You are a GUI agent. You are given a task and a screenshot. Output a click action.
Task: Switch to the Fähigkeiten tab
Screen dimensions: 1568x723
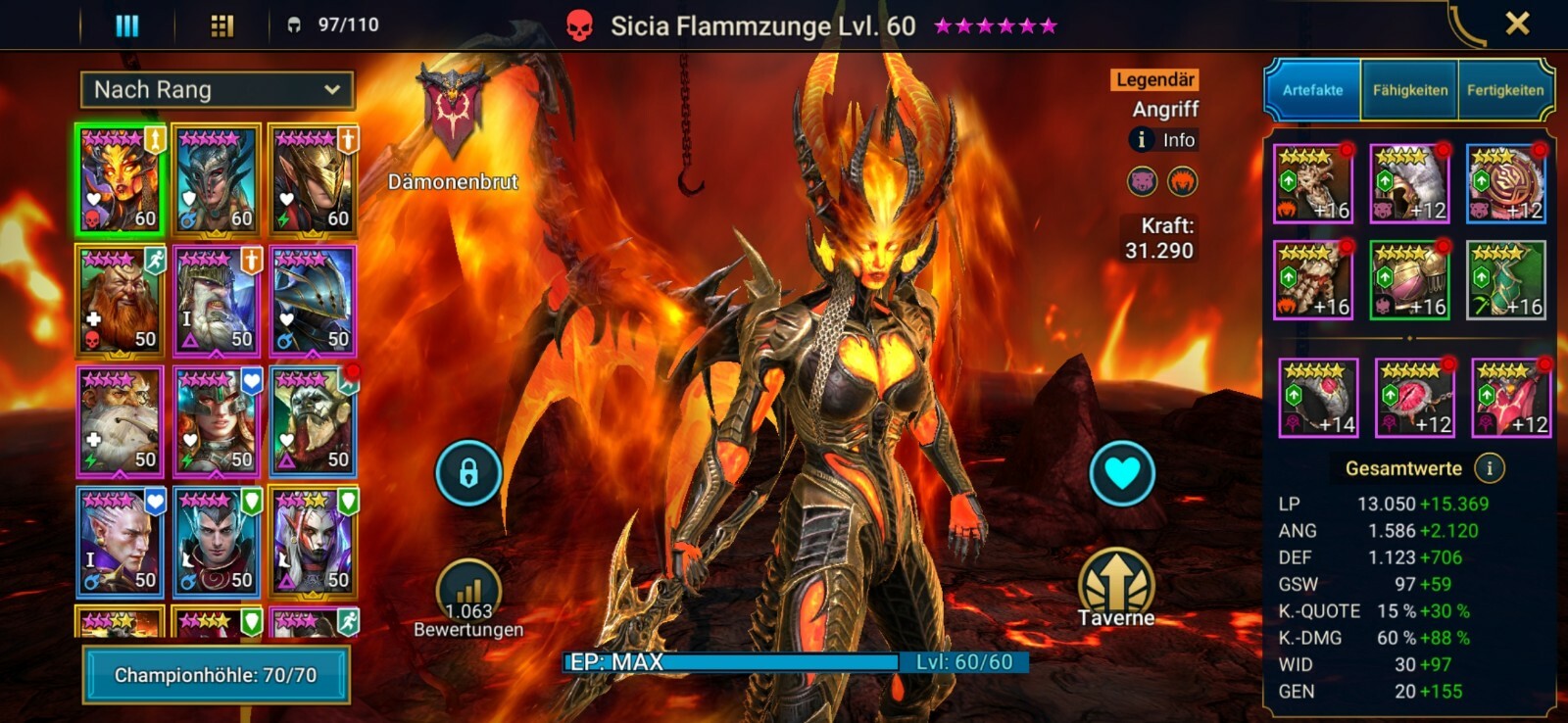pos(1409,90)
